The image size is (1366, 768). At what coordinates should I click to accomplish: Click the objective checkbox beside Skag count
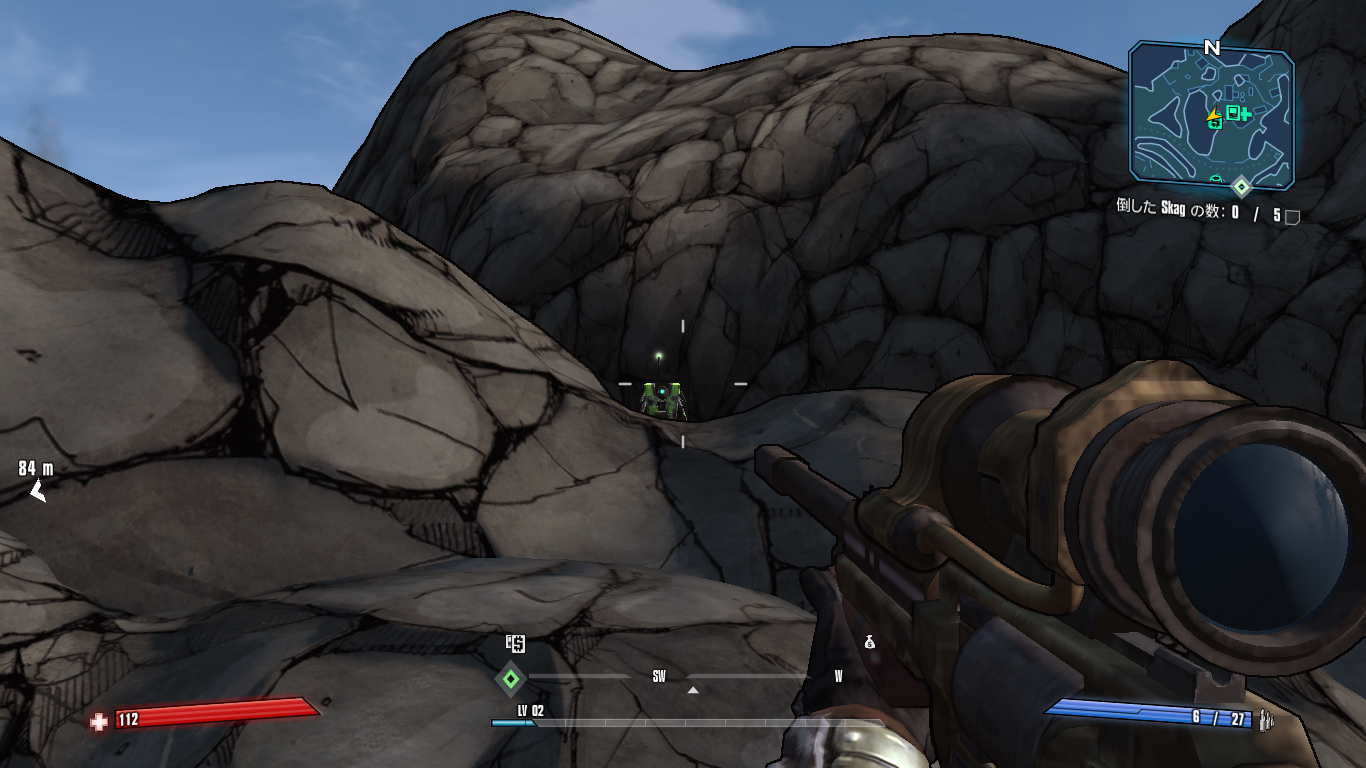pyautogui.click(x=1292, y=216)
